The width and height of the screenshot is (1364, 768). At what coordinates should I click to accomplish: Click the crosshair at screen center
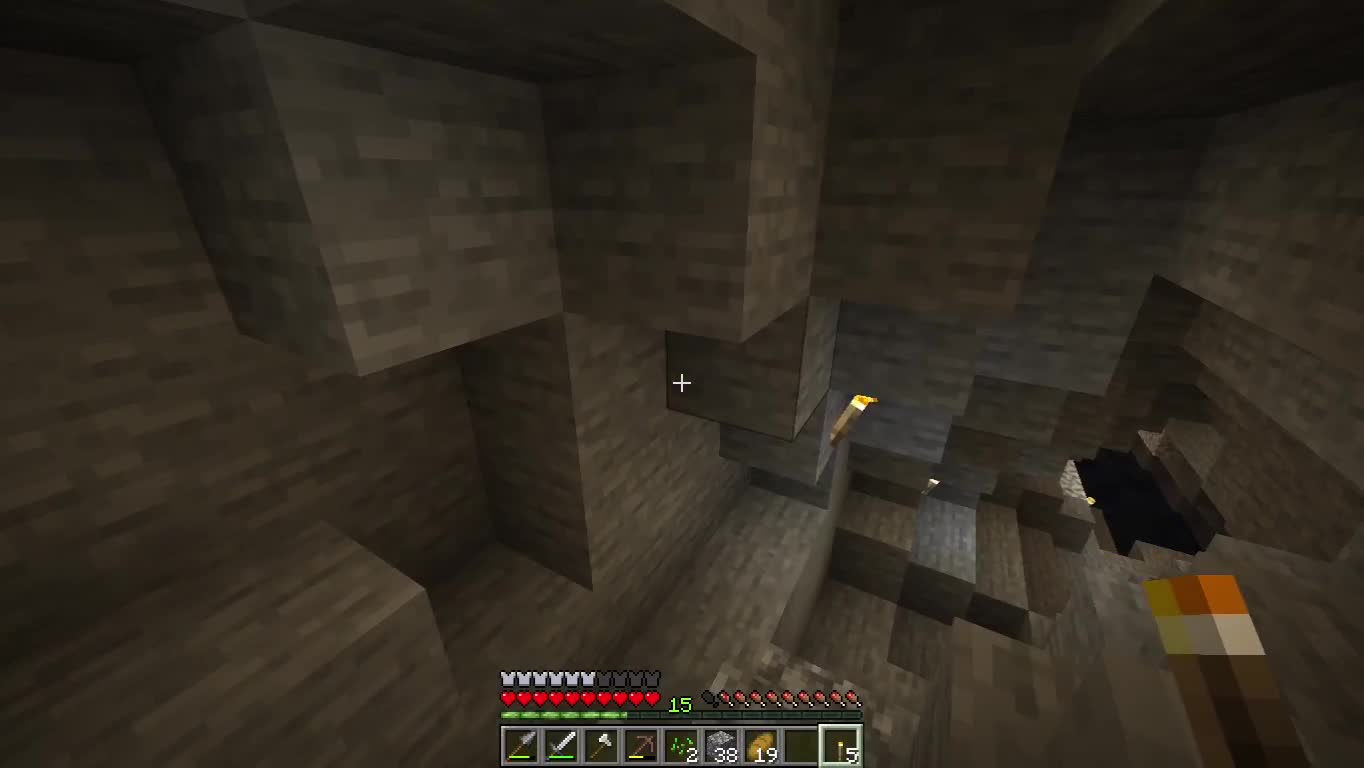682,383
